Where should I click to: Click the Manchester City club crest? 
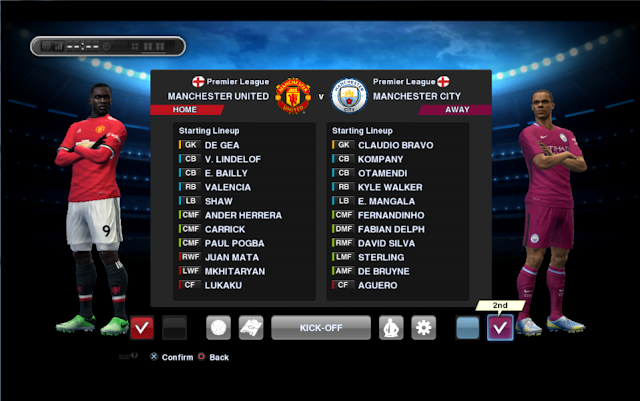(x=349, y=95)
